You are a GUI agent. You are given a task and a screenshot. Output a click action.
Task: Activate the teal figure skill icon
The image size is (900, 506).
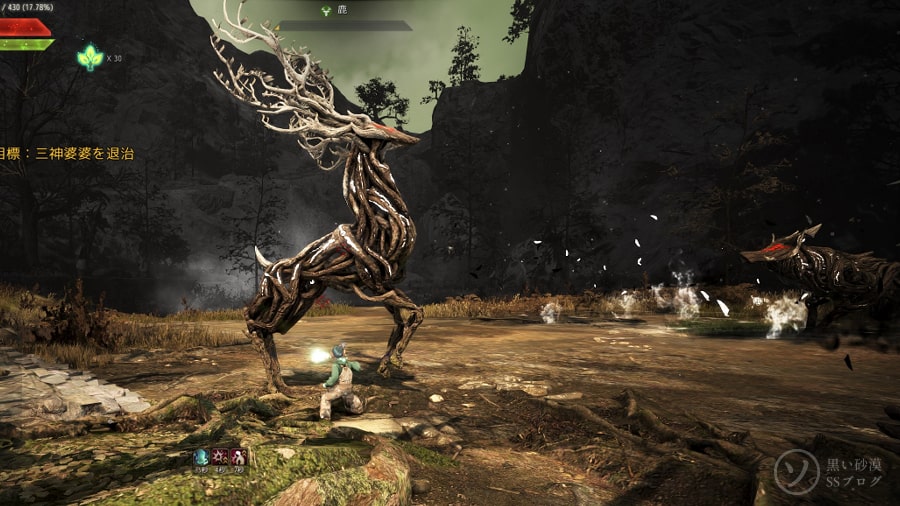pos(202,457)
